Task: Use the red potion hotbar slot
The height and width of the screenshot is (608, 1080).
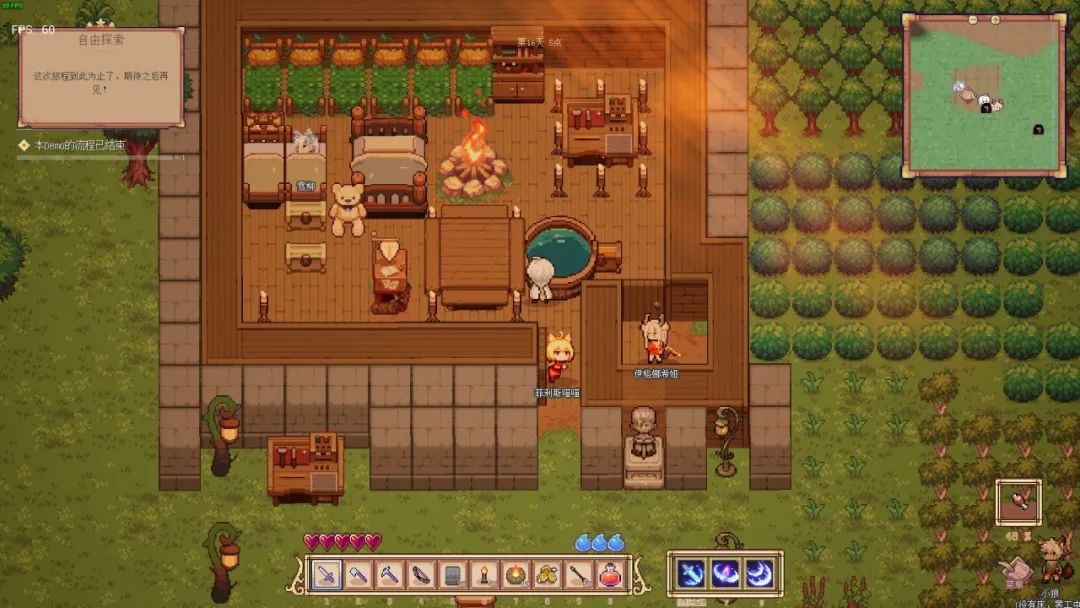Action: coord(609,574)
